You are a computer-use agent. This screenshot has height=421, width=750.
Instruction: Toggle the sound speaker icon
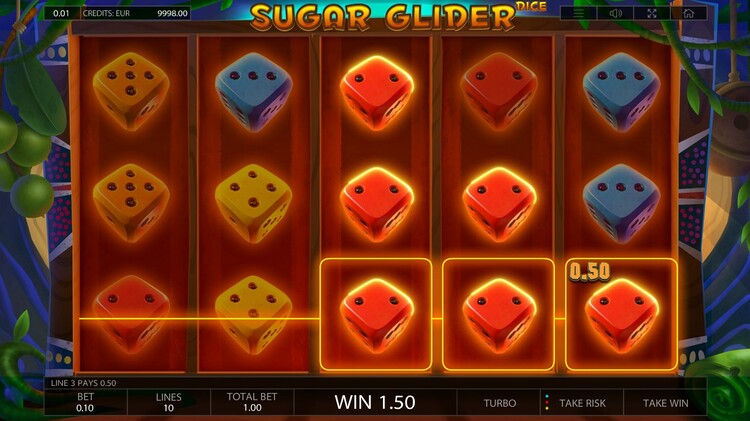(x=616, y=13)
